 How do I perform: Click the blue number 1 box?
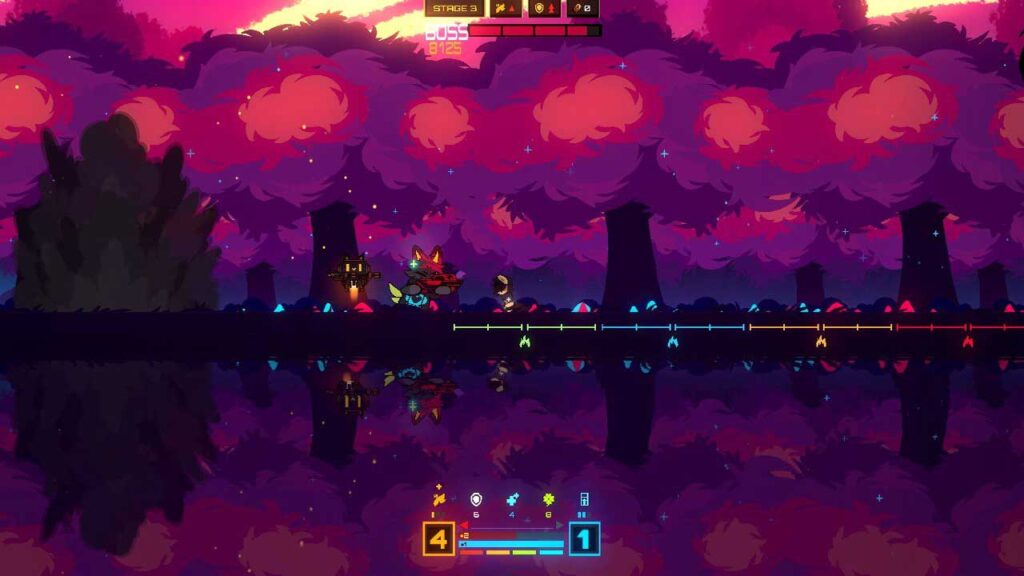coord(584,538)
